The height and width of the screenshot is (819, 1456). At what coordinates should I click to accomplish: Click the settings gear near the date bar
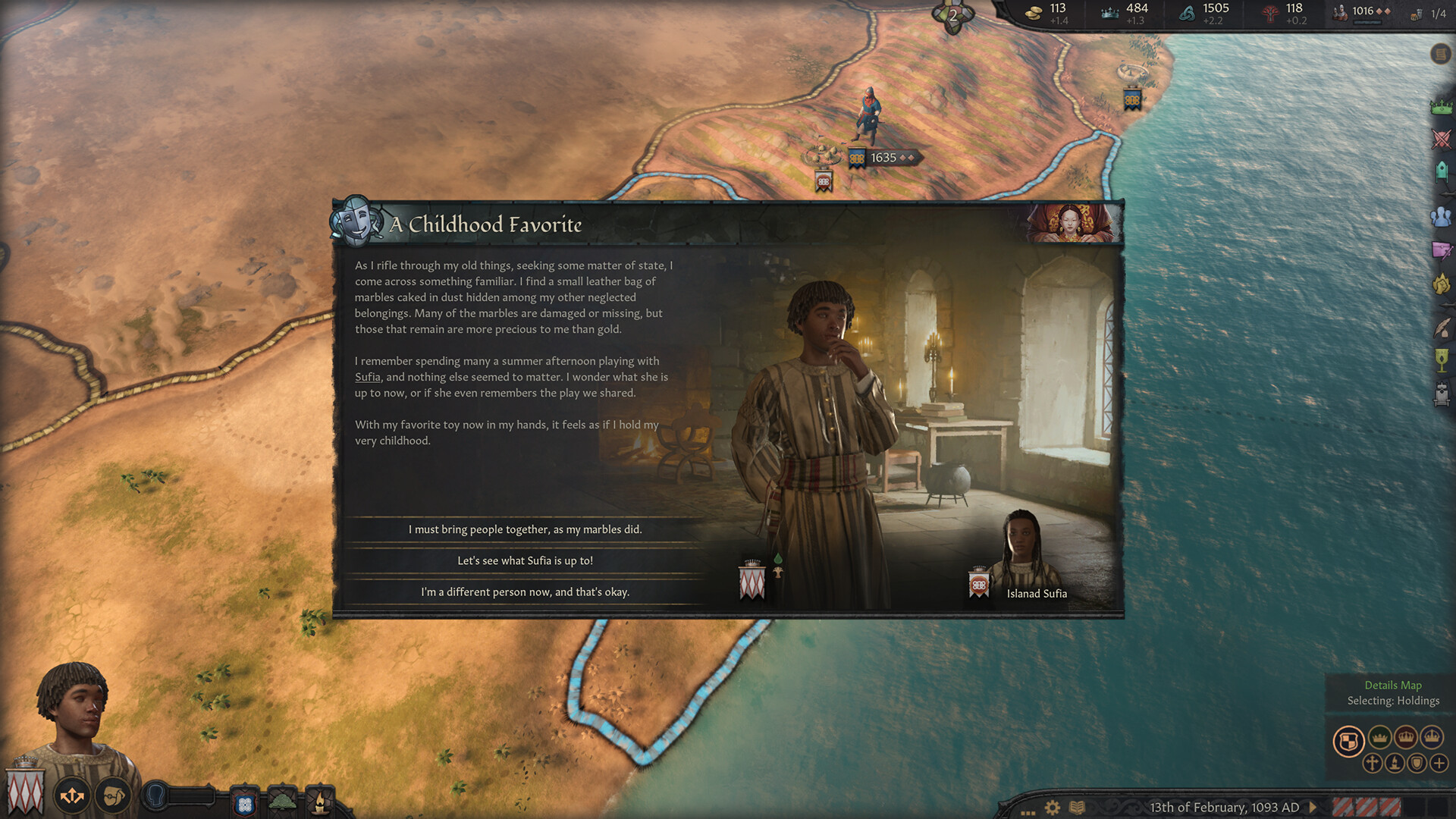pyautogui.click(x=1052, y=808)
